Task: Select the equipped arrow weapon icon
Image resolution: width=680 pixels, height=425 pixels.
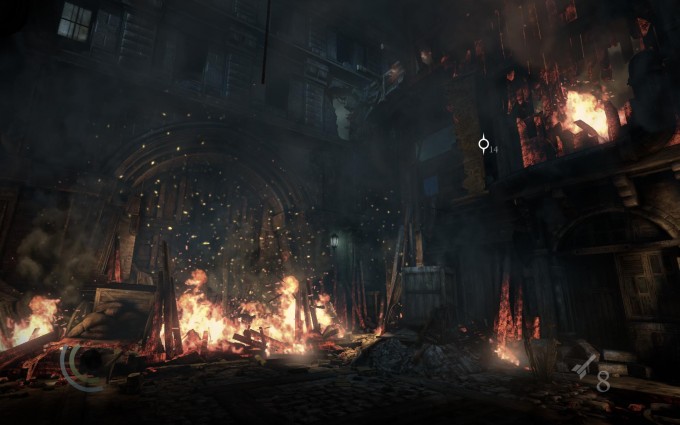Action: tap(584, 367)
